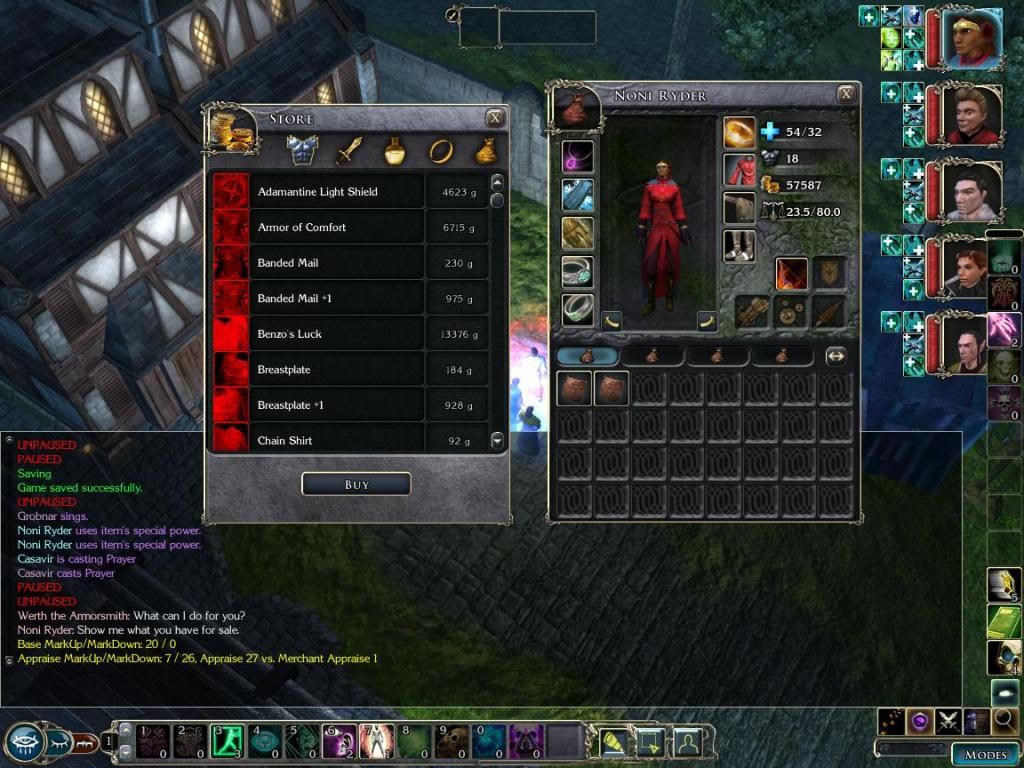This screenshot has width=1024, height=768.
Task: Click the equipped gold ring helmet slot
Action: point(739,132)
